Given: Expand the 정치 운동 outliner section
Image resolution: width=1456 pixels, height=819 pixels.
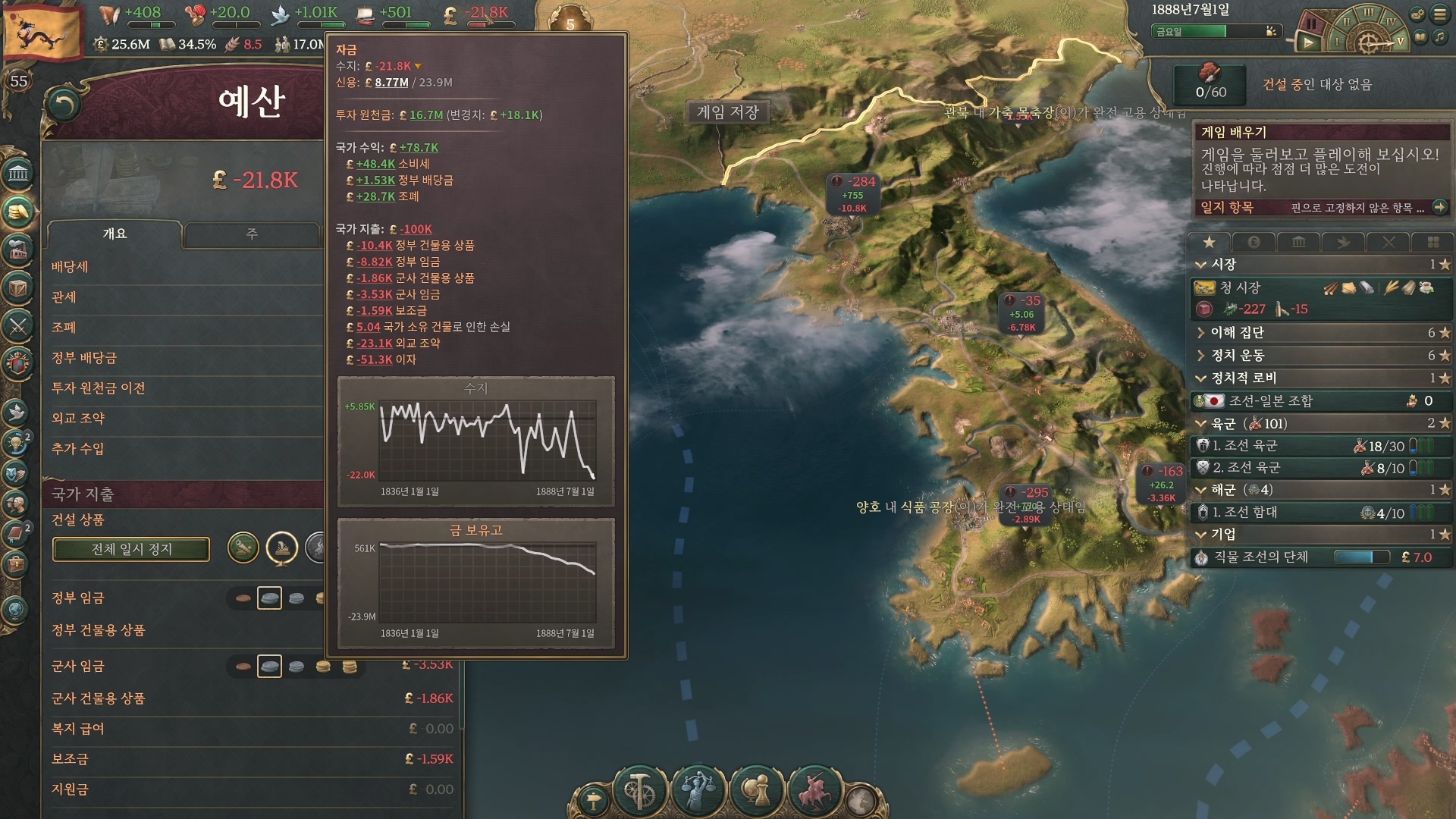Looking at the screenshot, I should point(1201,356).
